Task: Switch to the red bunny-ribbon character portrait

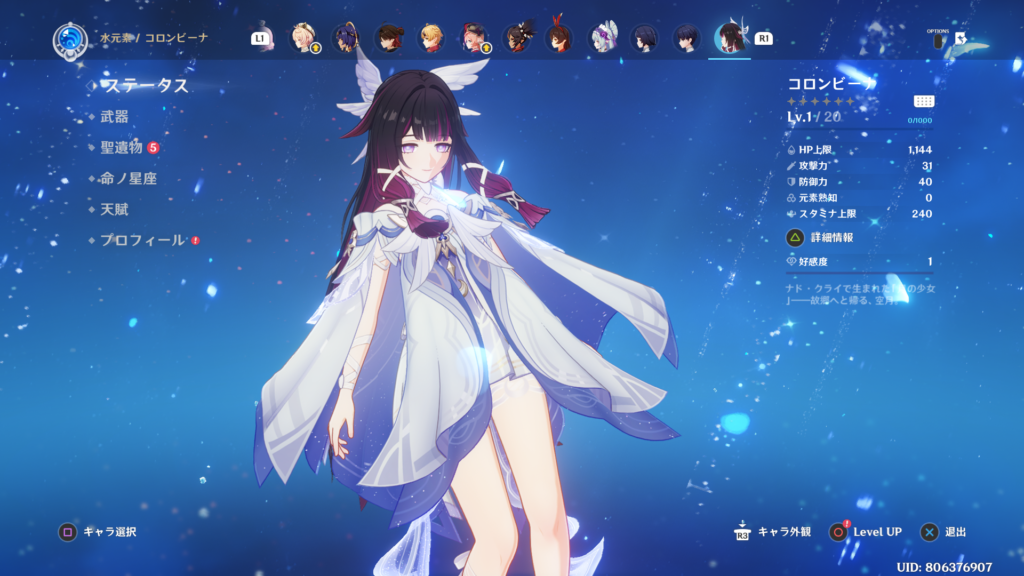Action: (x=558, y=38)
